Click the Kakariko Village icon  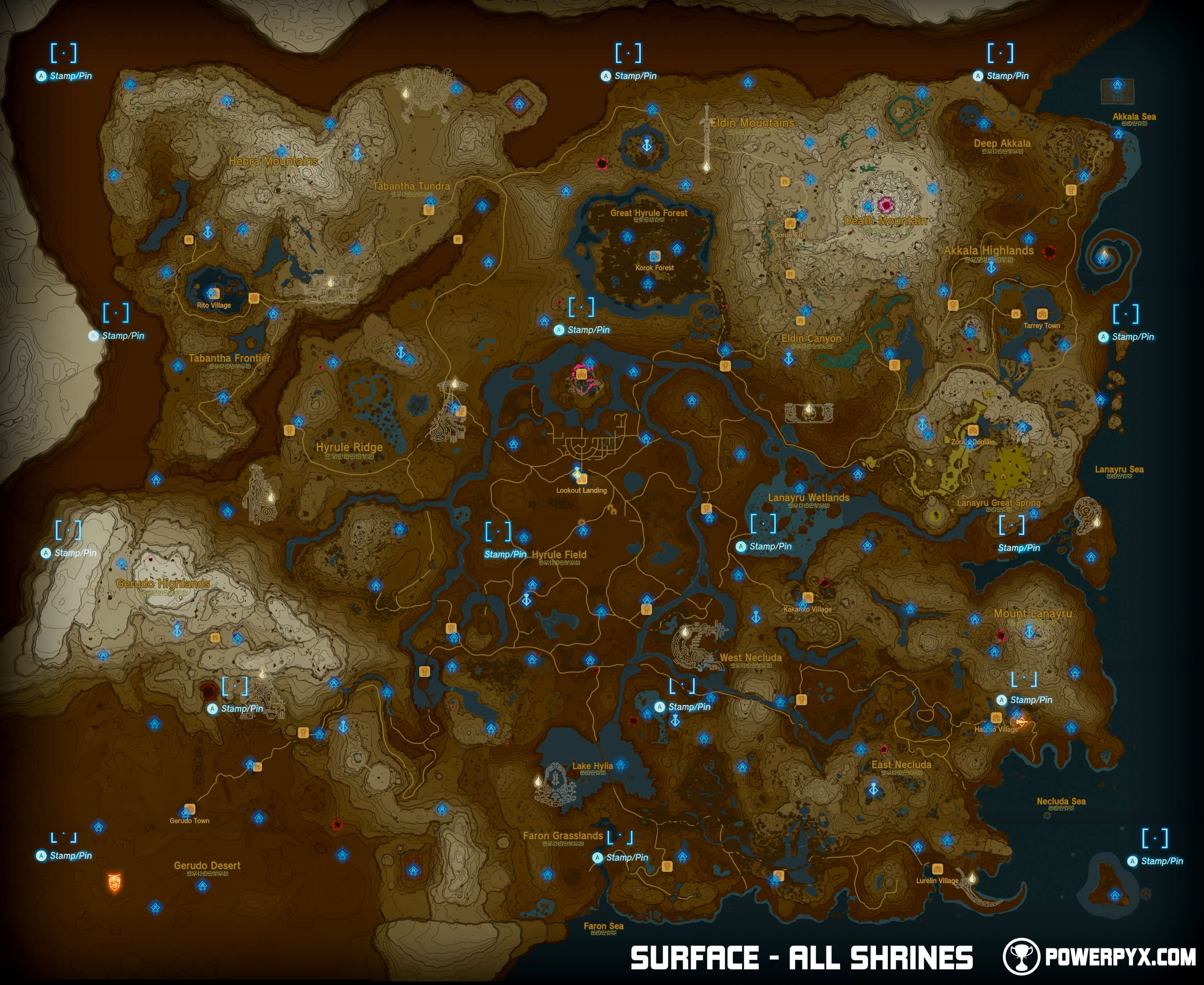point(808,596)
